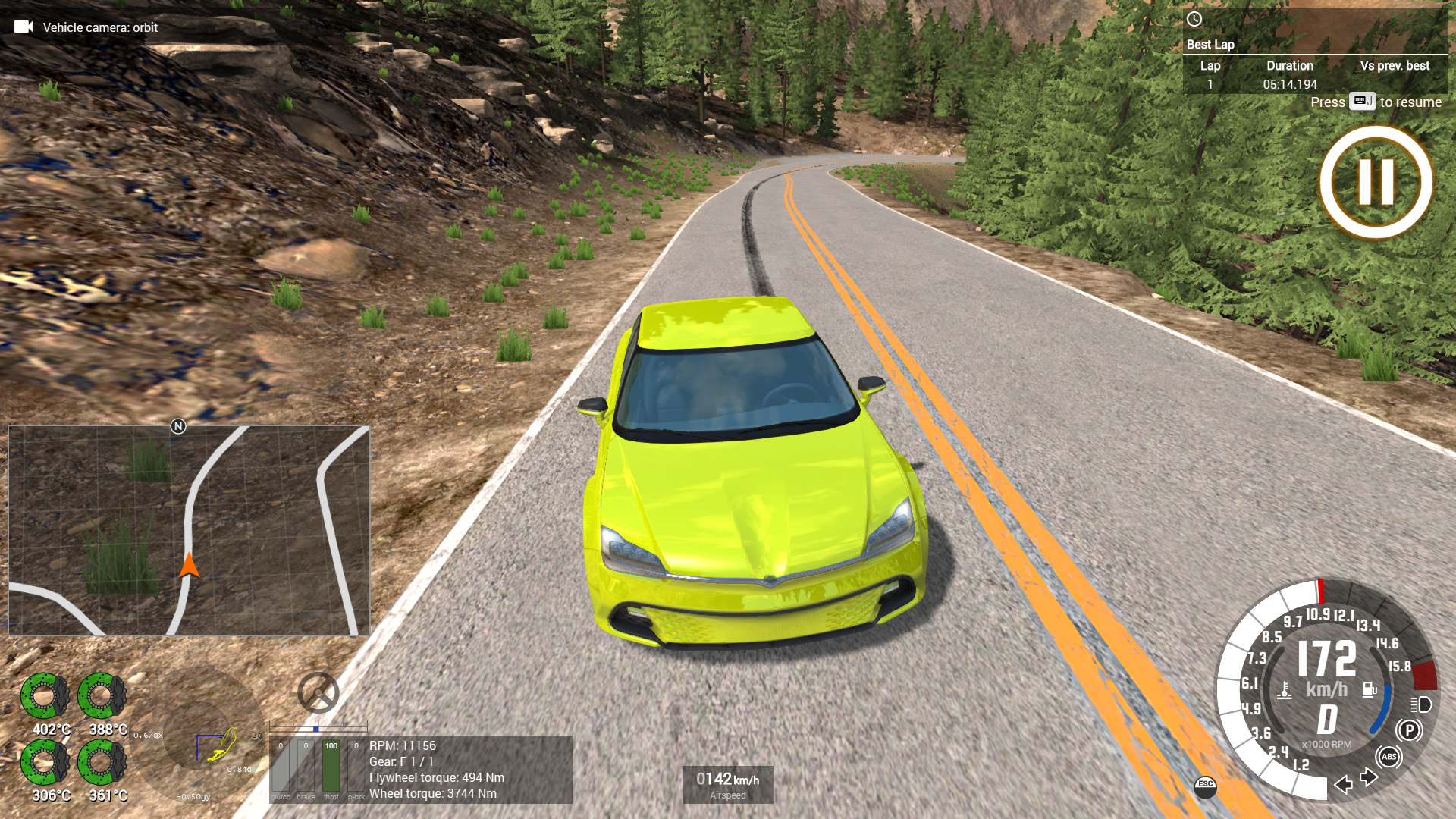The height and width of the screenshot is (819, 1456).
Task: Click the large pause button to resume
Action: pos(1376,182)
